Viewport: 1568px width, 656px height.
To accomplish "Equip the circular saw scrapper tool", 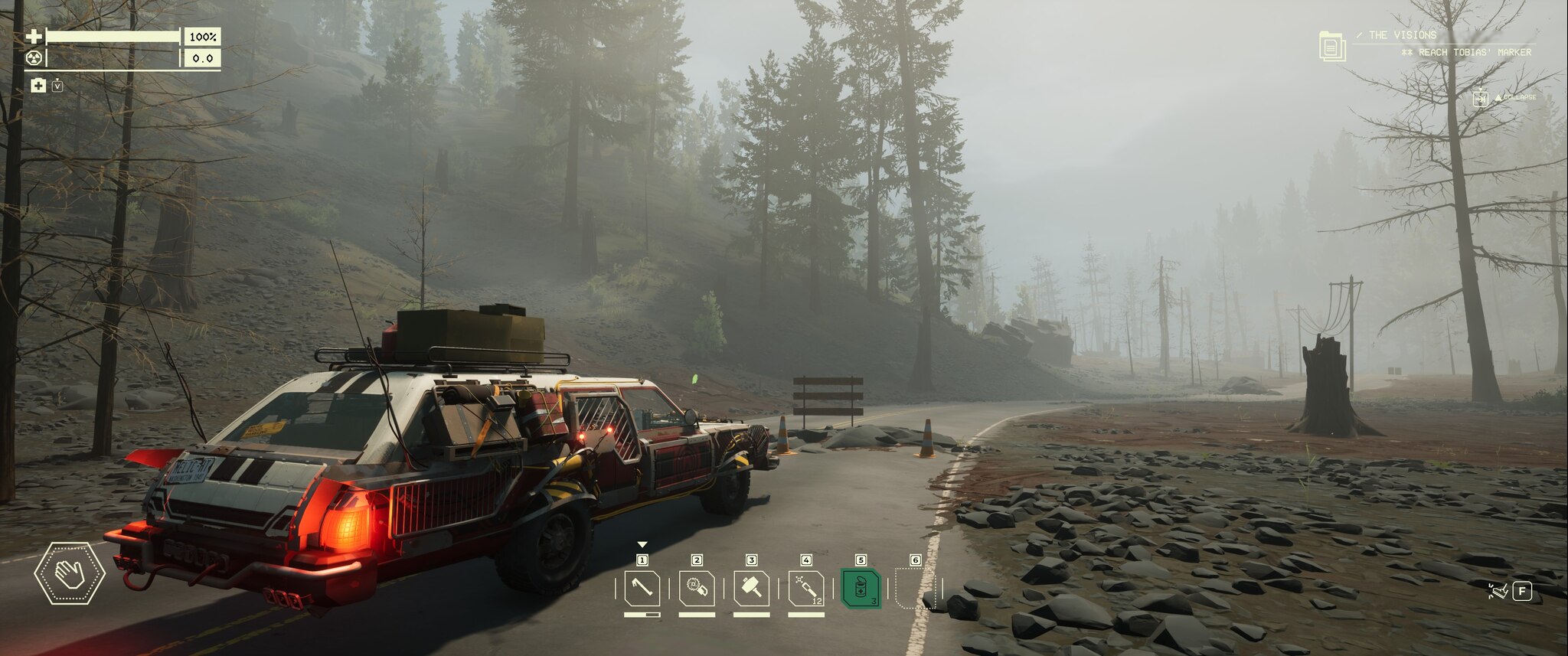I will point(697,589).
